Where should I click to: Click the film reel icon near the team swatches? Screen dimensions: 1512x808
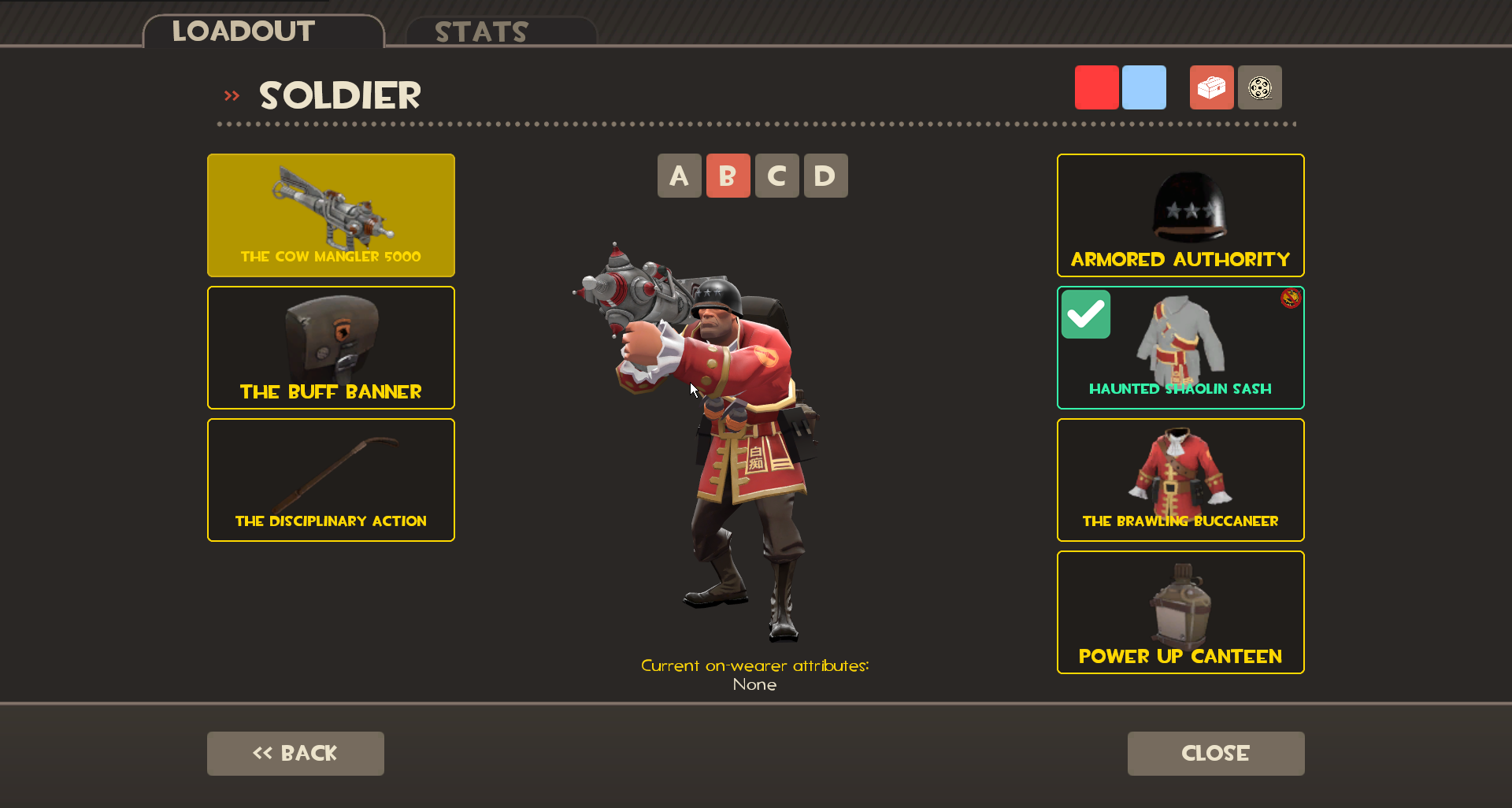1259,87
